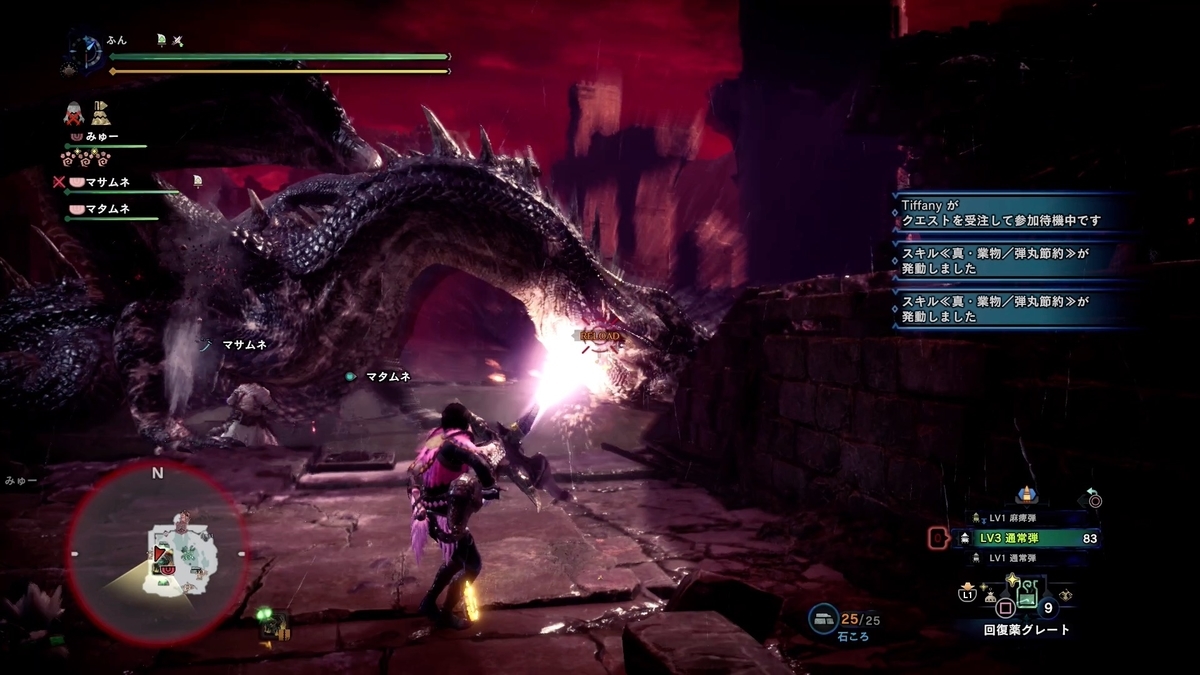
Task: Select the 石ころ slinger ammo icon
Action: coord(824,620)
